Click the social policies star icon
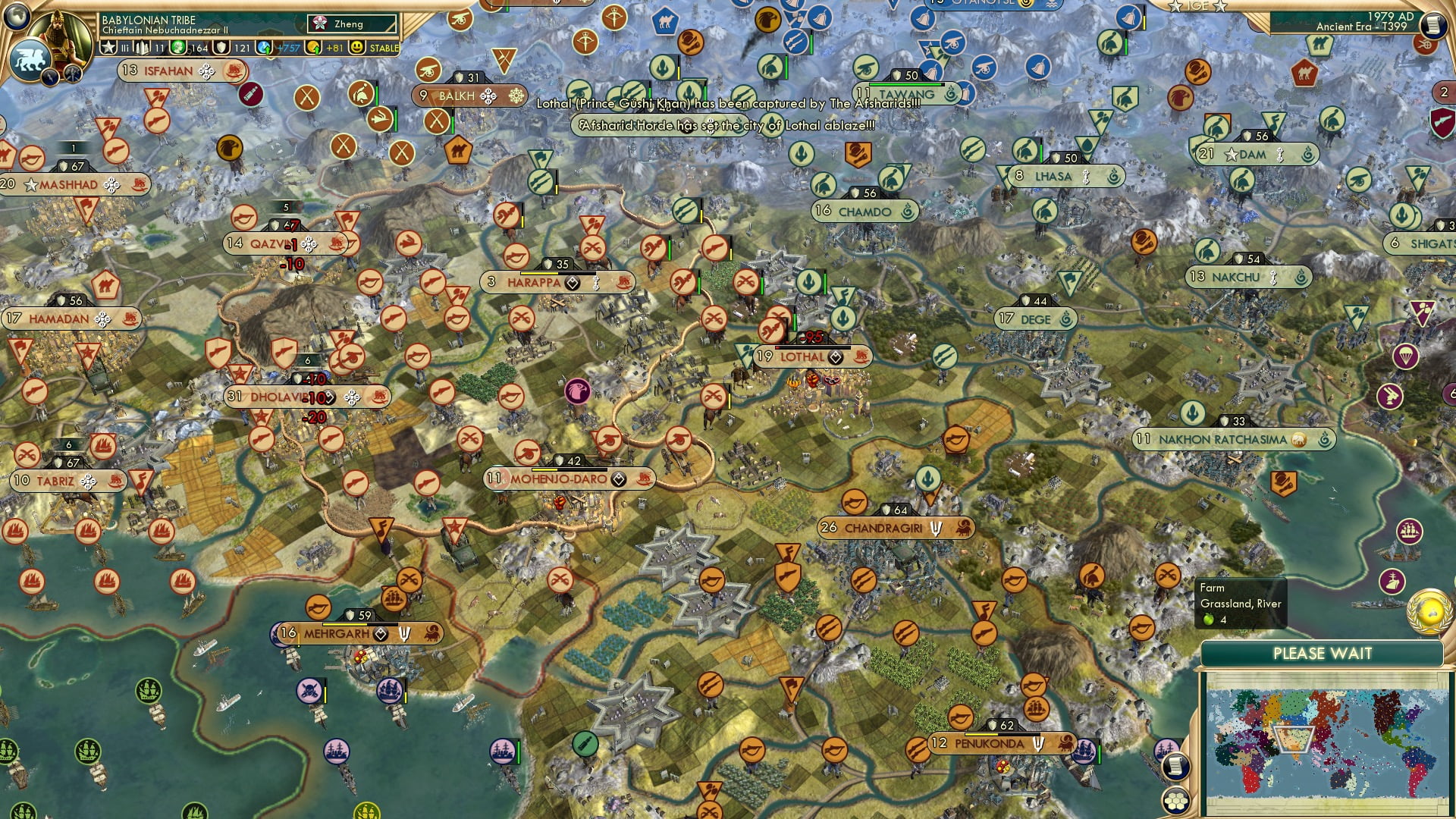Viewport: 1456px width, 819px height. coord(108,47)
